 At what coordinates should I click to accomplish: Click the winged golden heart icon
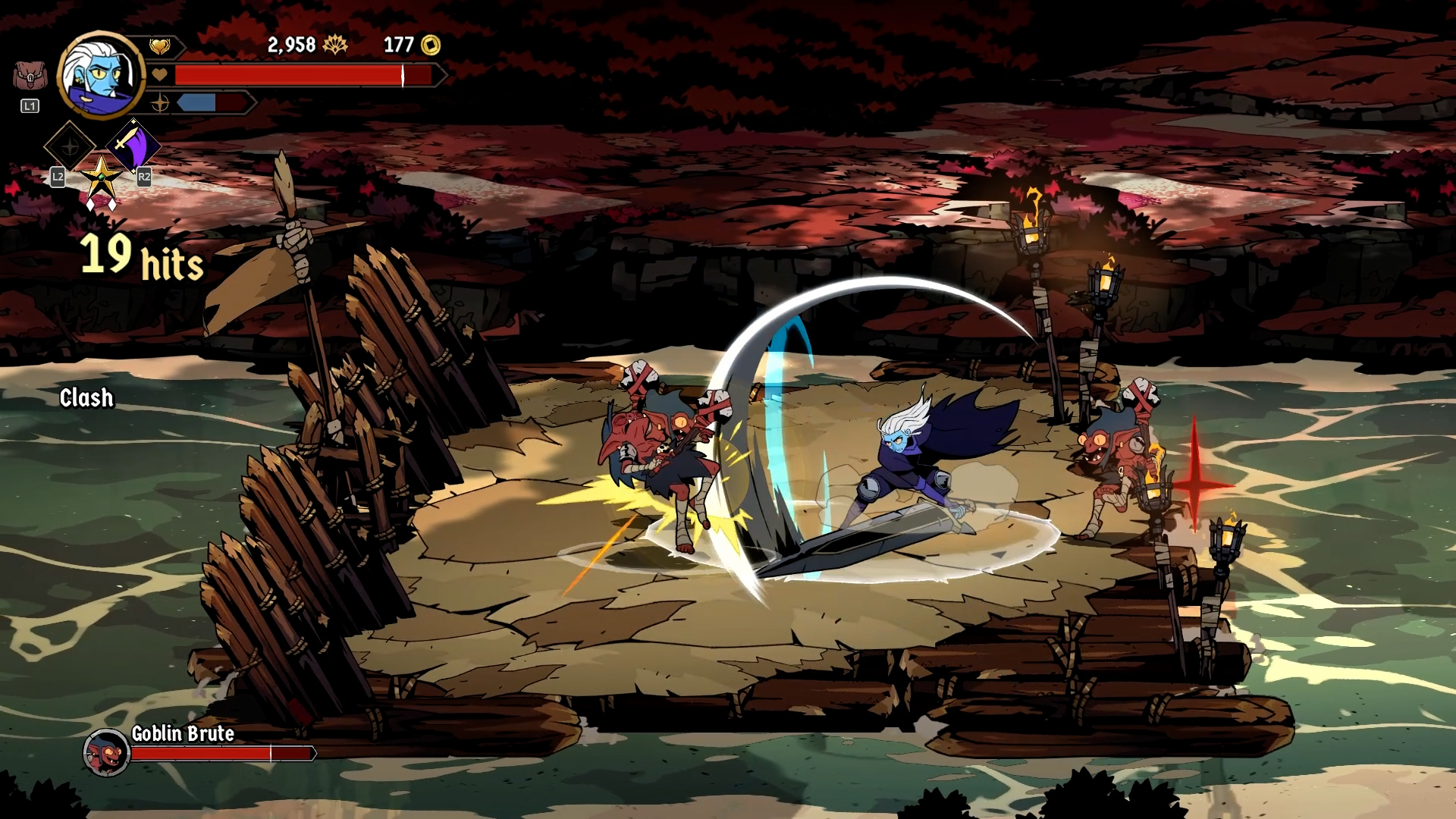coord(159,47)
